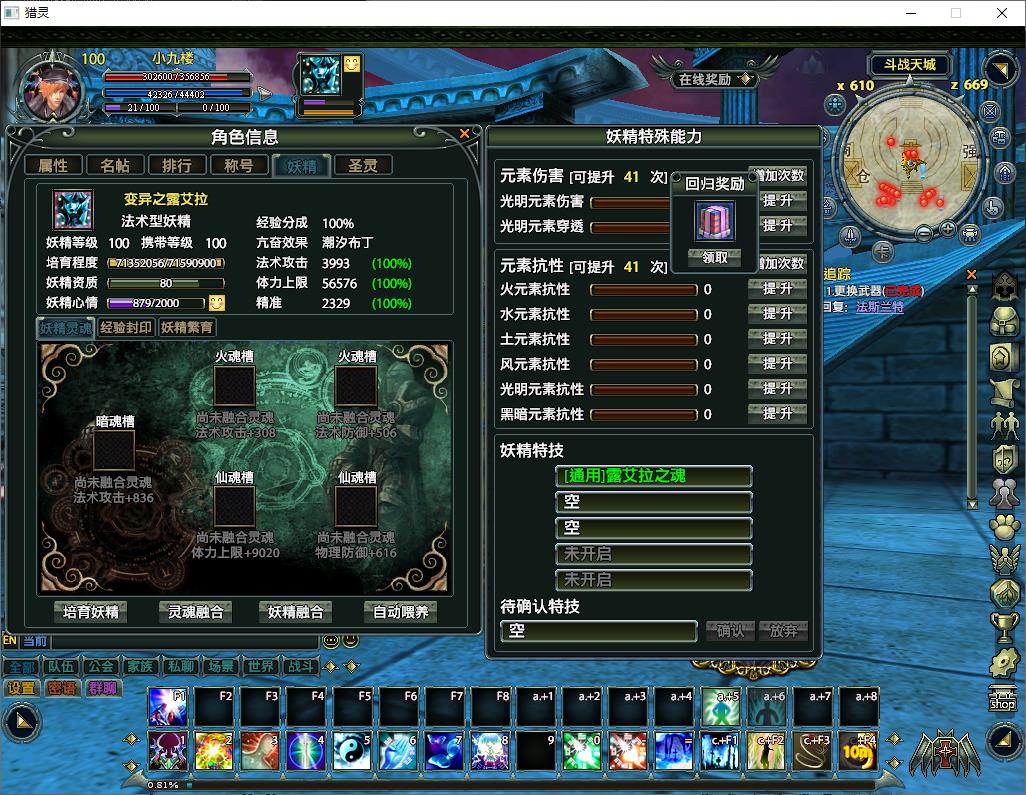Maximize the game window
Viewport: 1026px width, 795px height.
tap(955, 13)
